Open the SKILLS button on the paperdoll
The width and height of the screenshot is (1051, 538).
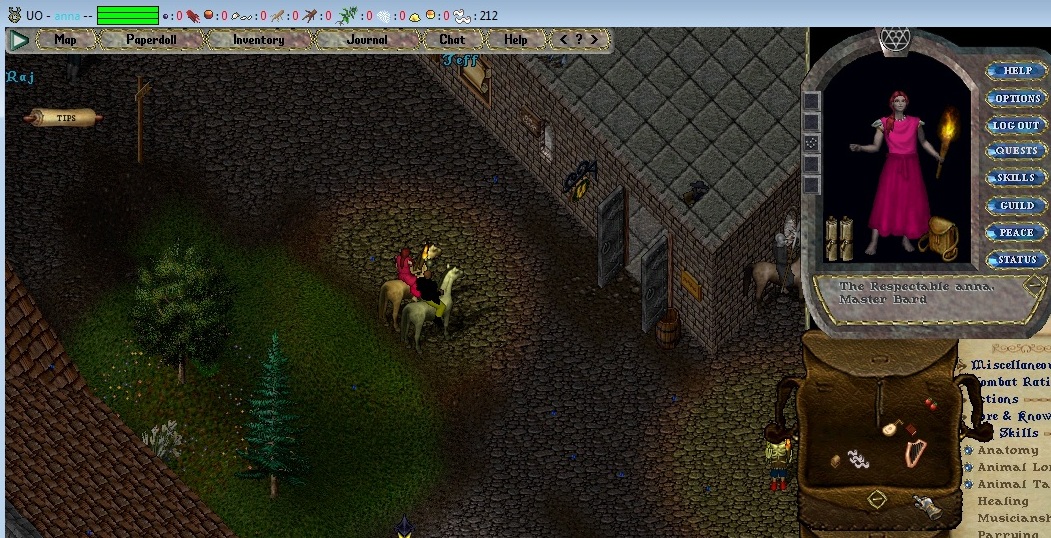[1017, 178]
